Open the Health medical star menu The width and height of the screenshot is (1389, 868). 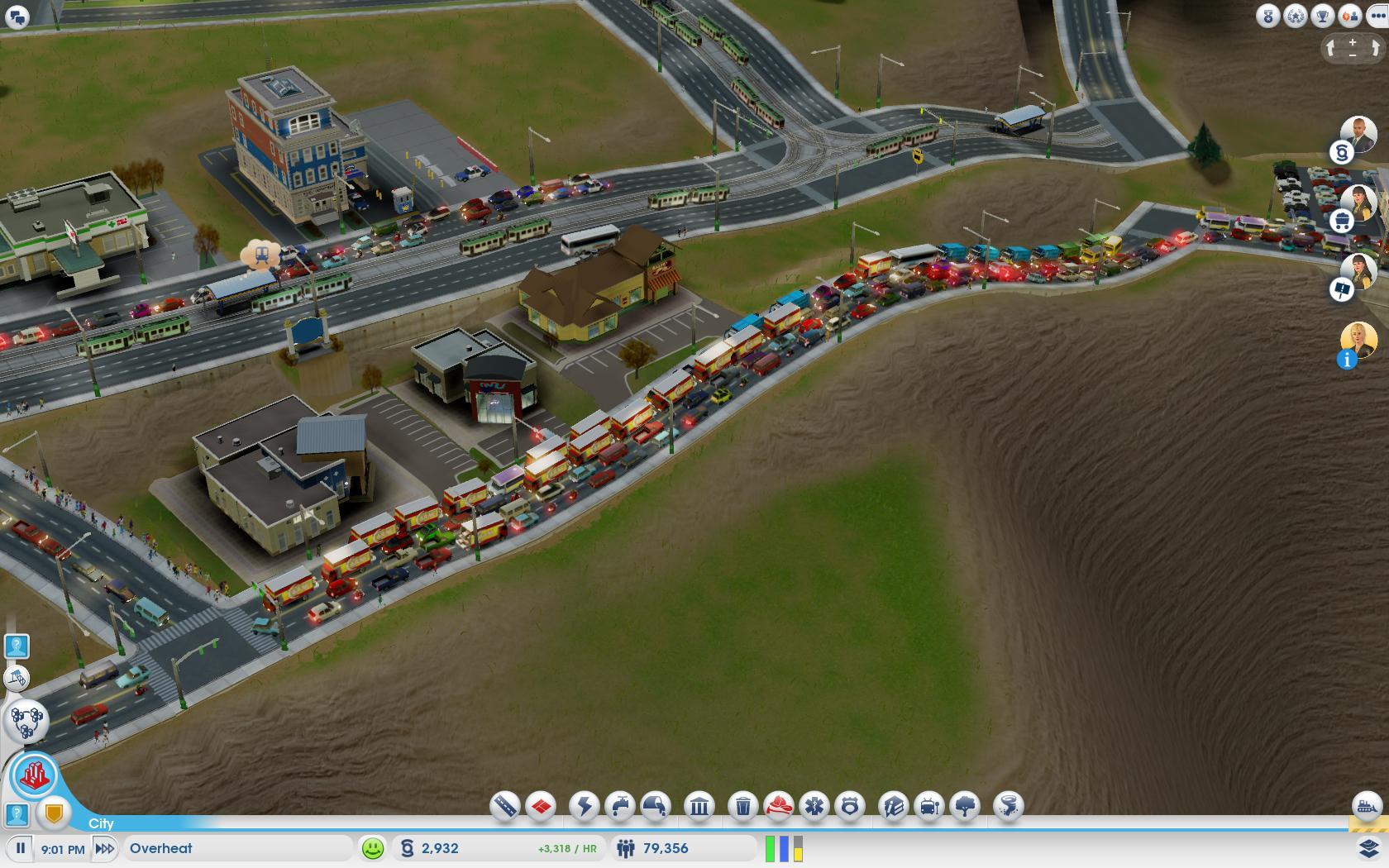pos(814,805)
